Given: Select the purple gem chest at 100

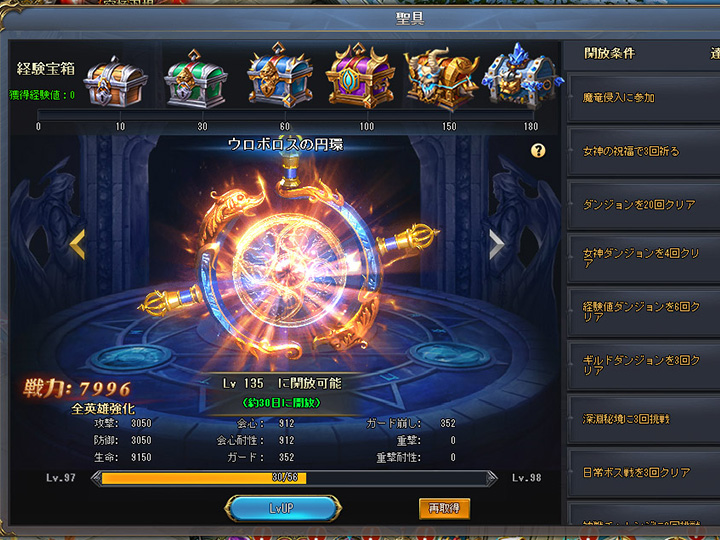Looking at the screenshot, I should tap(359, 77).
